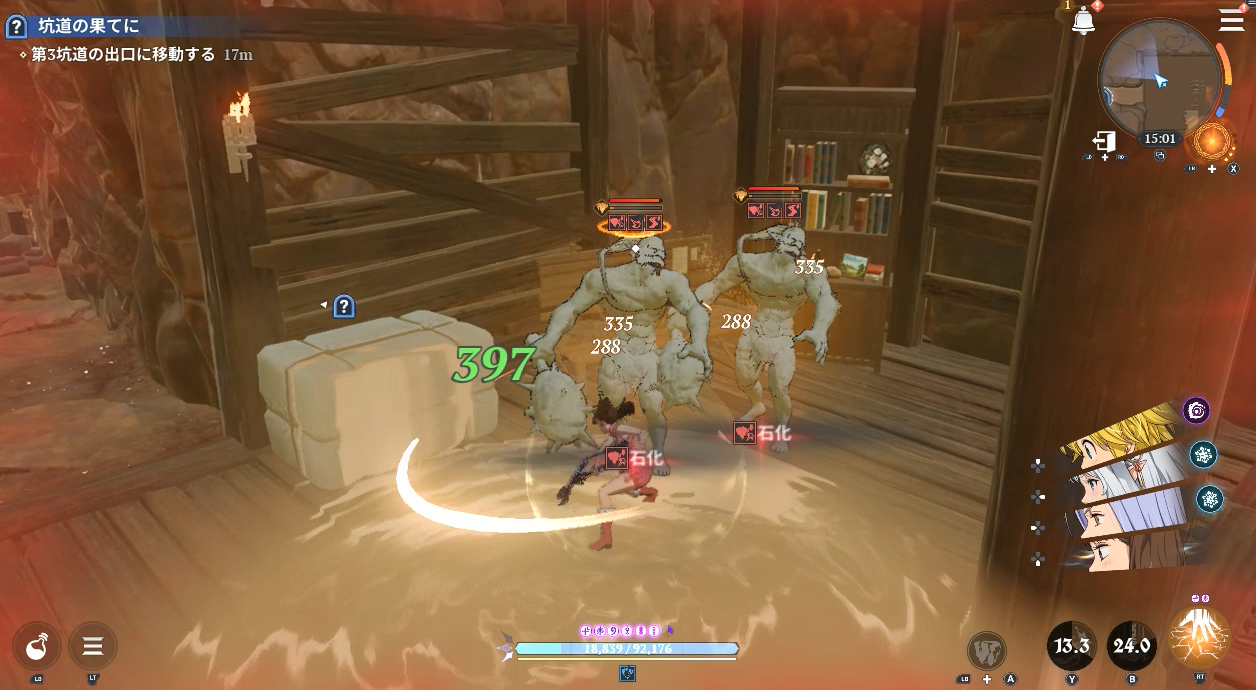Open the three-line list button beside potion
This screenshot has width=1256, height=690.
[93, 646]
